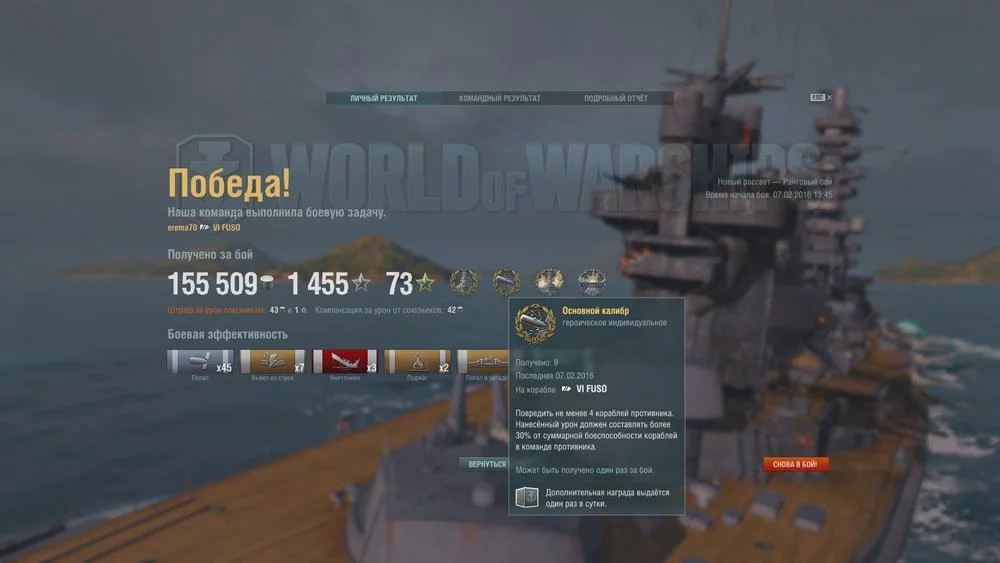1000x563 pixels.
Task: Click the Попал в цитадель ribbon
Action: [484, 362]
